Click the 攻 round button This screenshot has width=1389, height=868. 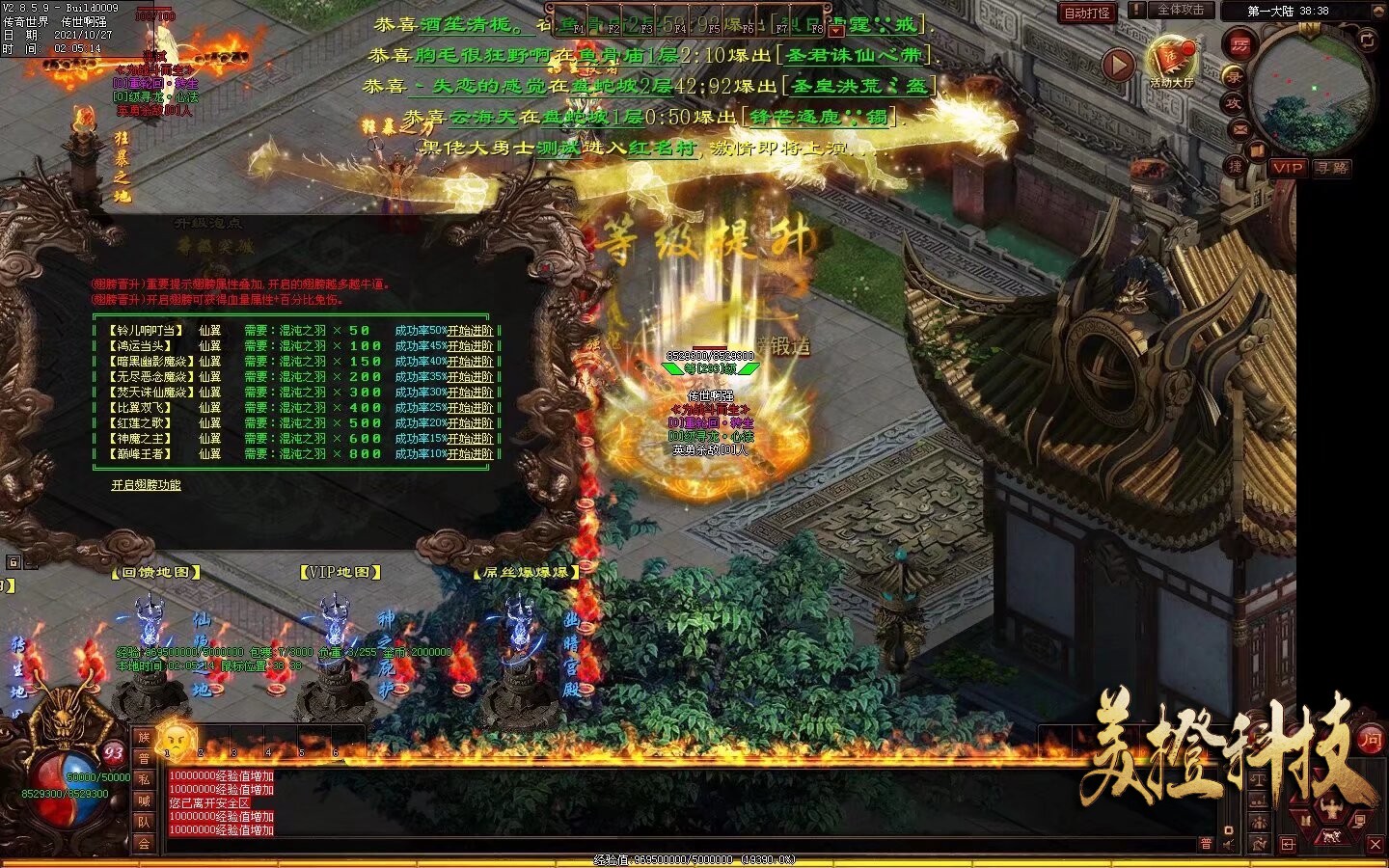click(x=1234, y=102)
